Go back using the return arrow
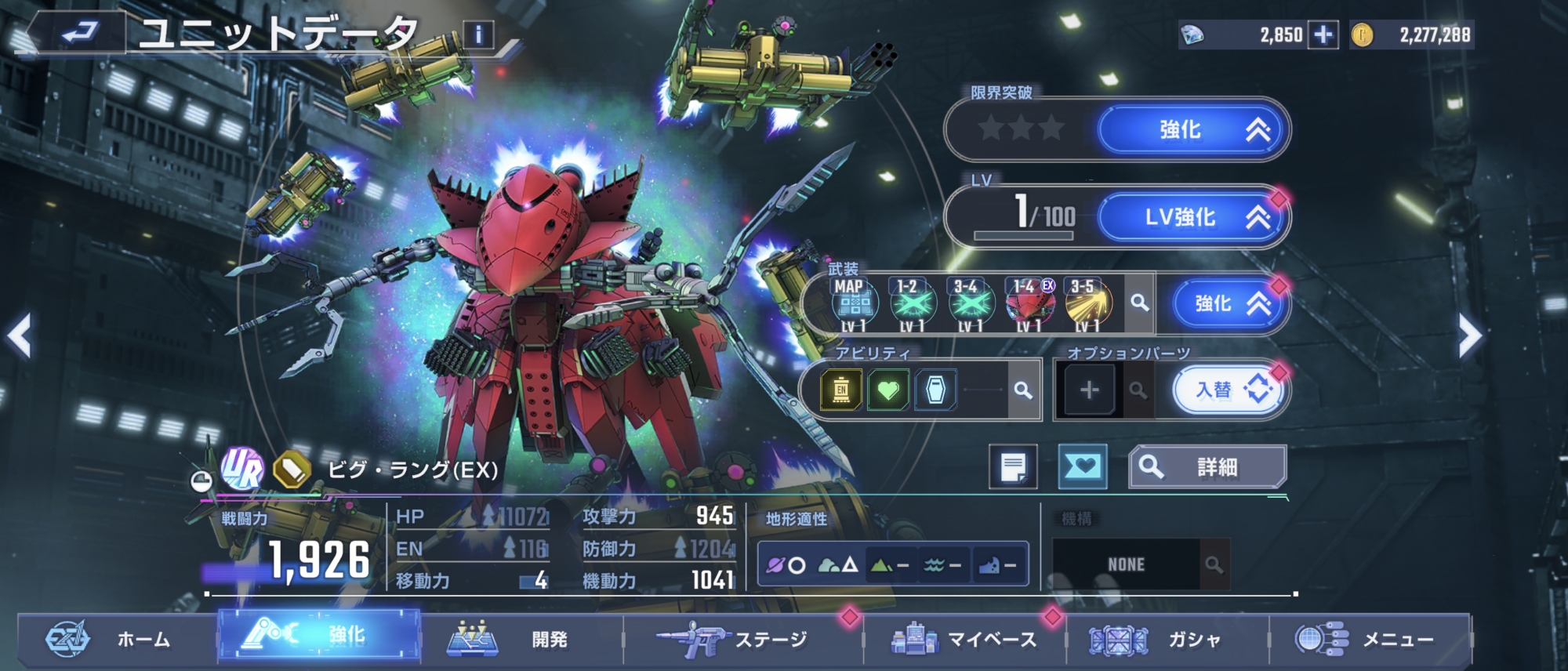The width and height of the screenshot is (1568, 671). 78,33
